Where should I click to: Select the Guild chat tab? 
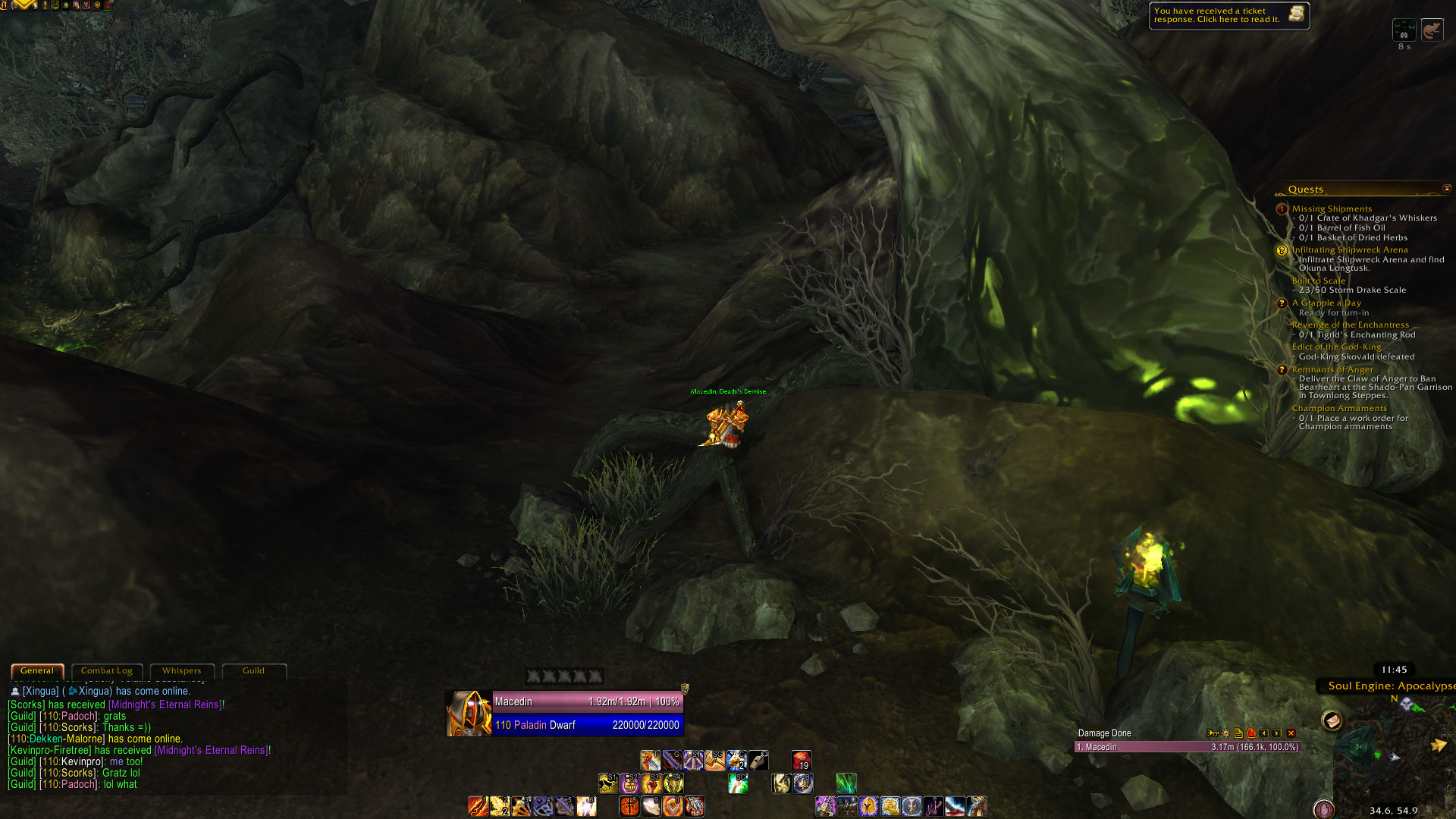pos(253,671)
